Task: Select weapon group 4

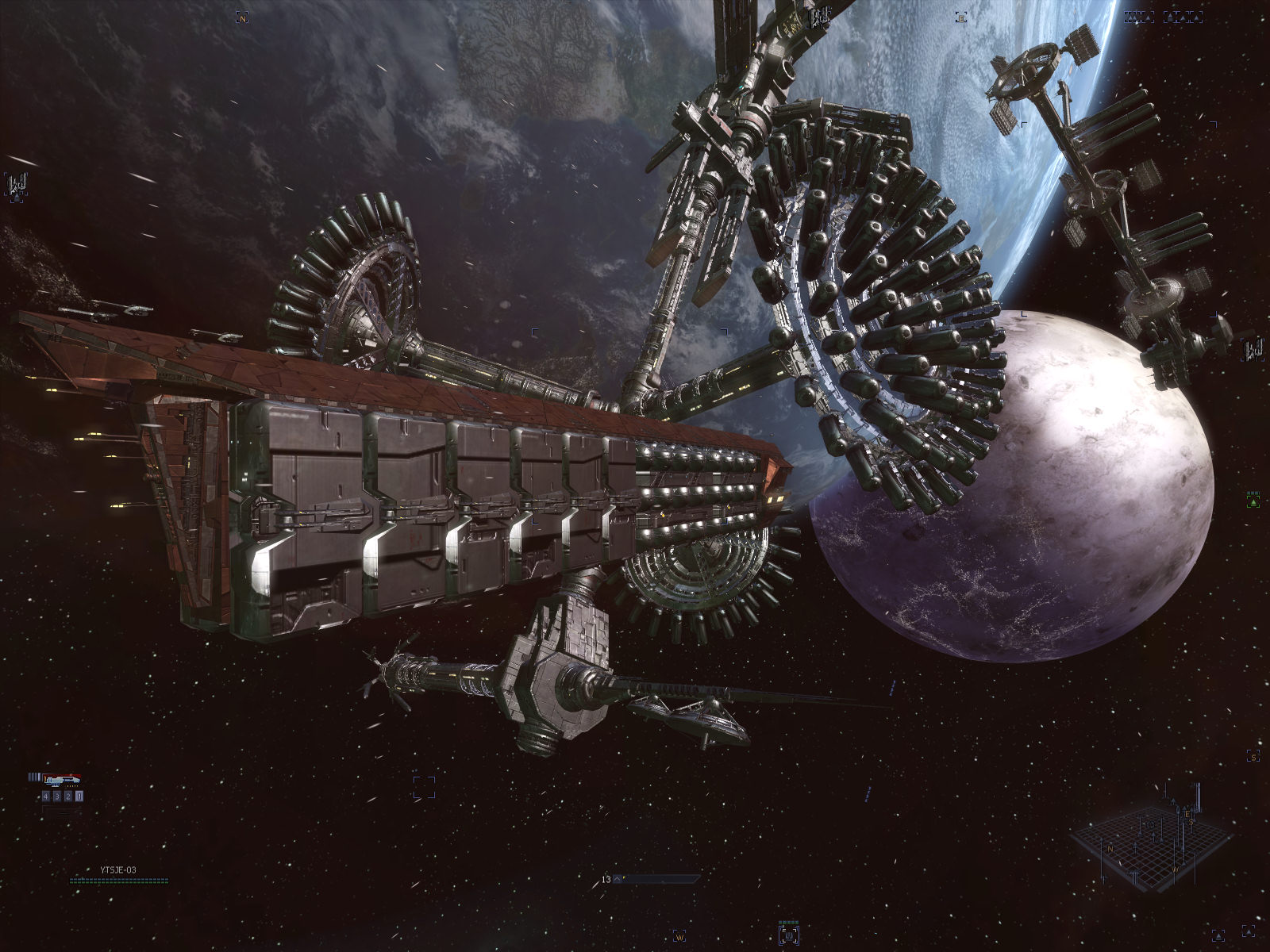Action: [47, 796]
